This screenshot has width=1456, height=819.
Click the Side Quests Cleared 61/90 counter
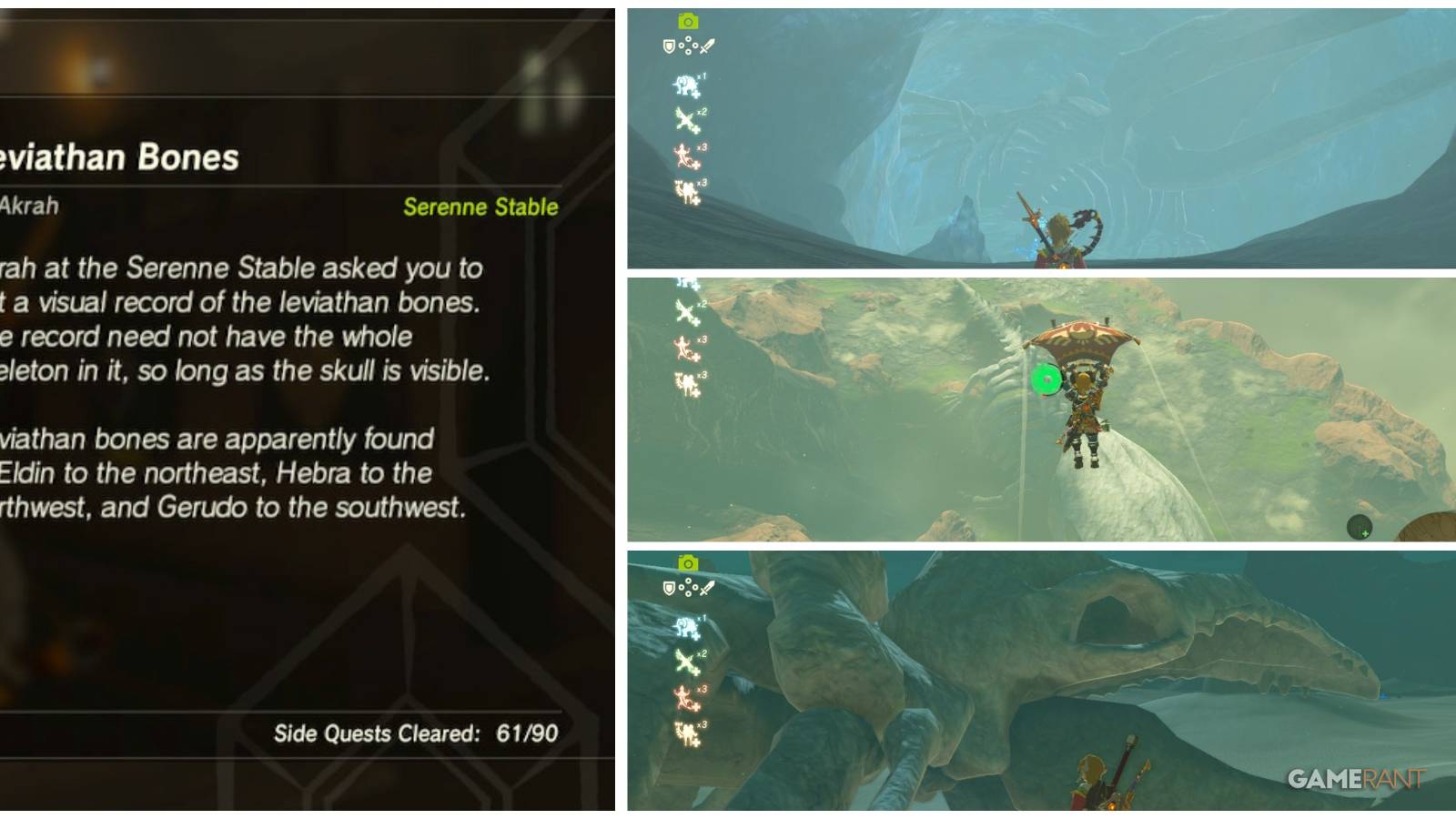pos(414,733)
